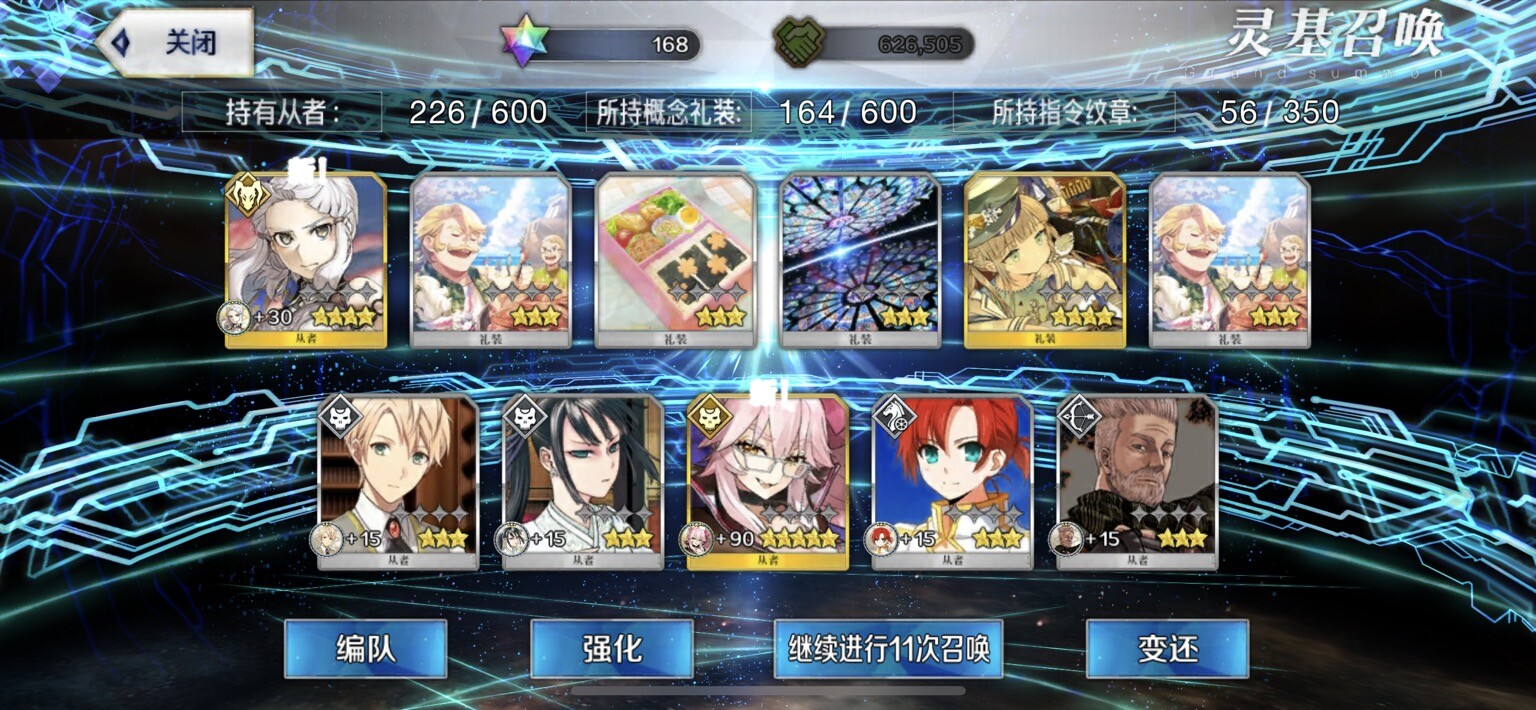Choose the black-haired servant card
This screenshot has height=710, width=1536.
click(x=583, y=482)
